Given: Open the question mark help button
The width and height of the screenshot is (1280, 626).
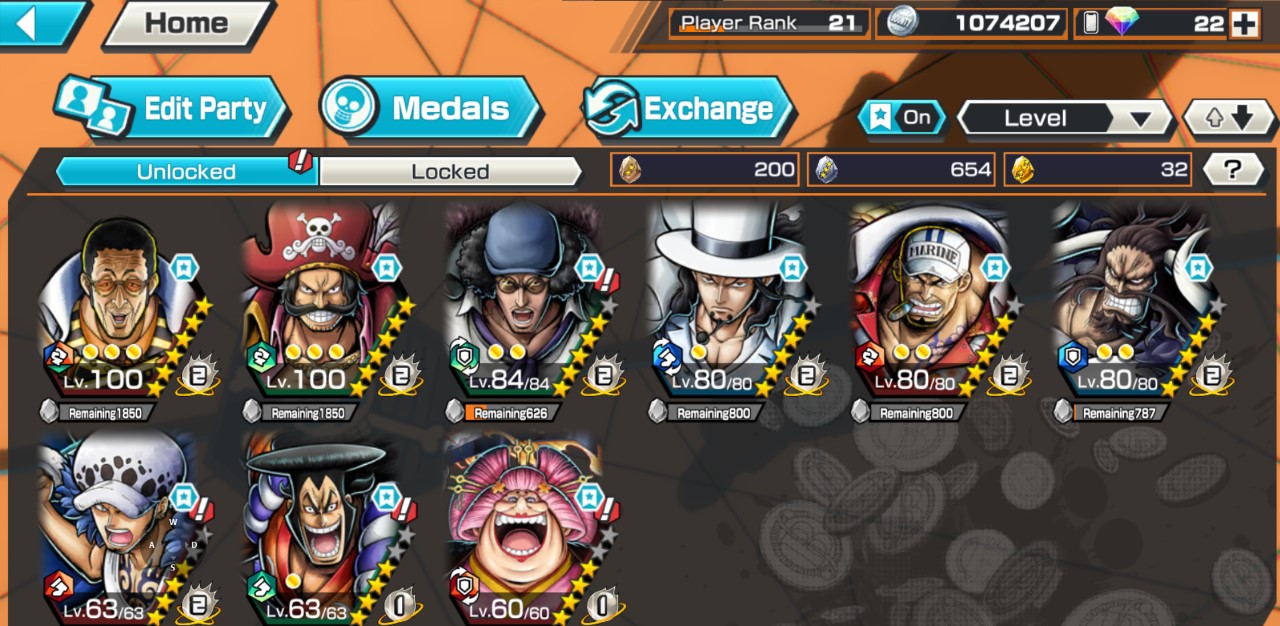Looking at the screenshot, I should [1231, 170].
